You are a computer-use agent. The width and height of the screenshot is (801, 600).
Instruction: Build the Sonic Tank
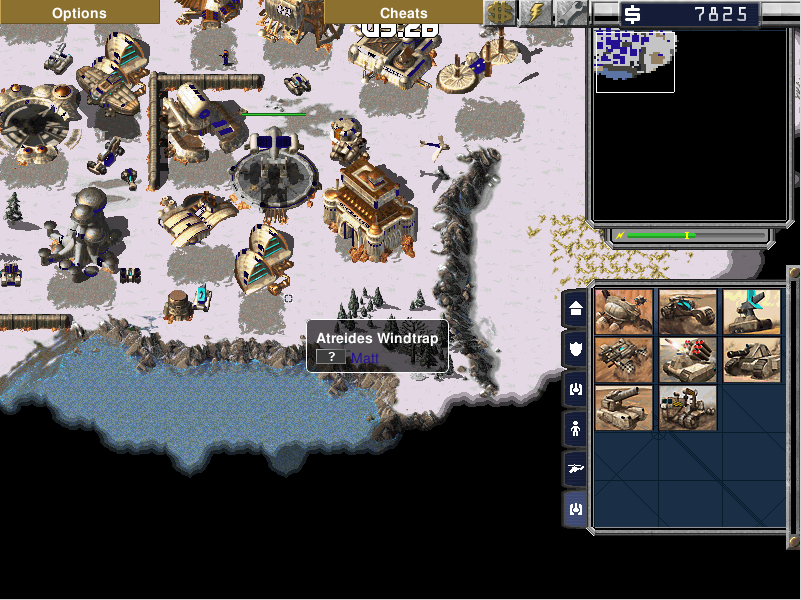pyautogui.click(x=751, y=311)
